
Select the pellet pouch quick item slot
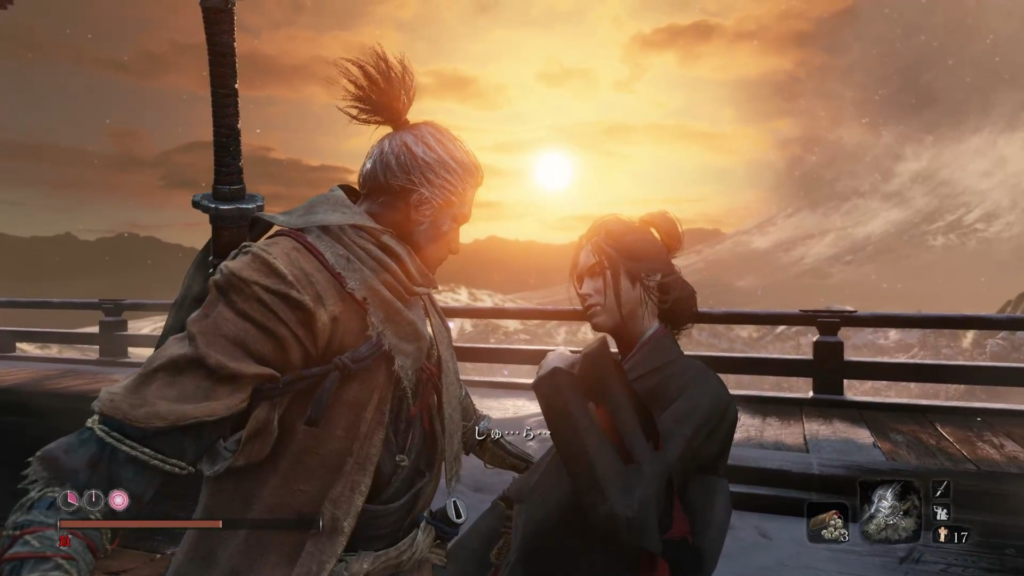(827, 520)
